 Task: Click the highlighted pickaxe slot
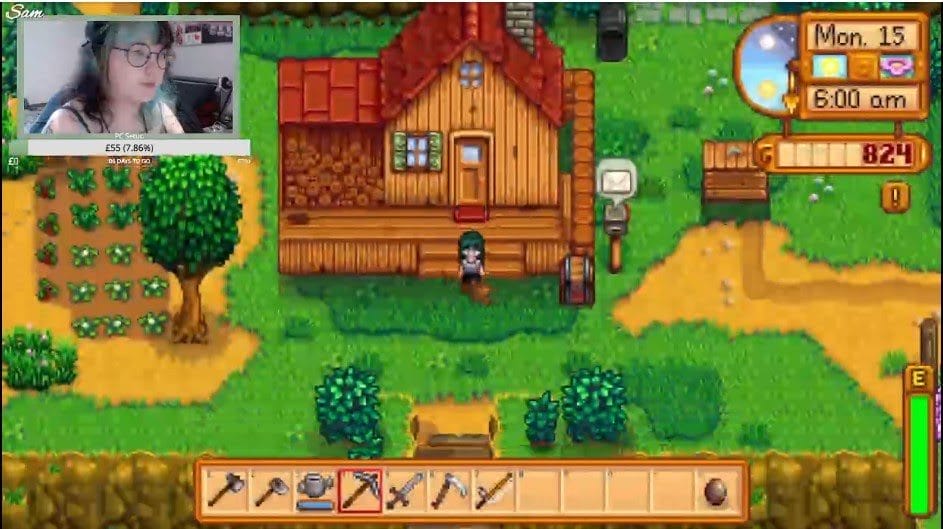[360, 490]
